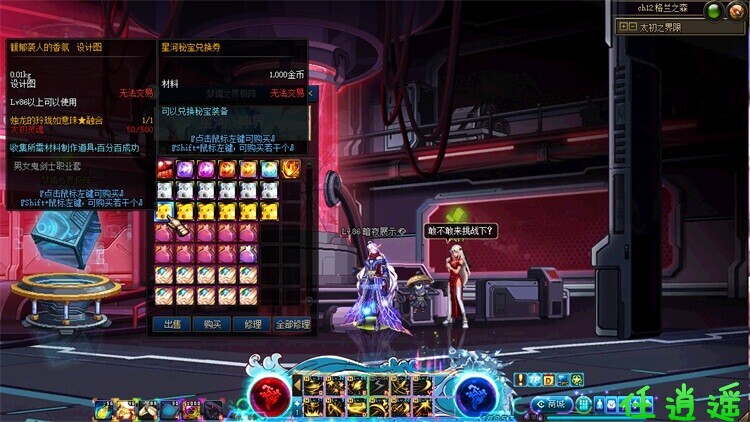Viewport: 750px width, 422px height.
Task: Choose 全部修理 (Repair All)
Action: [291, 324]
